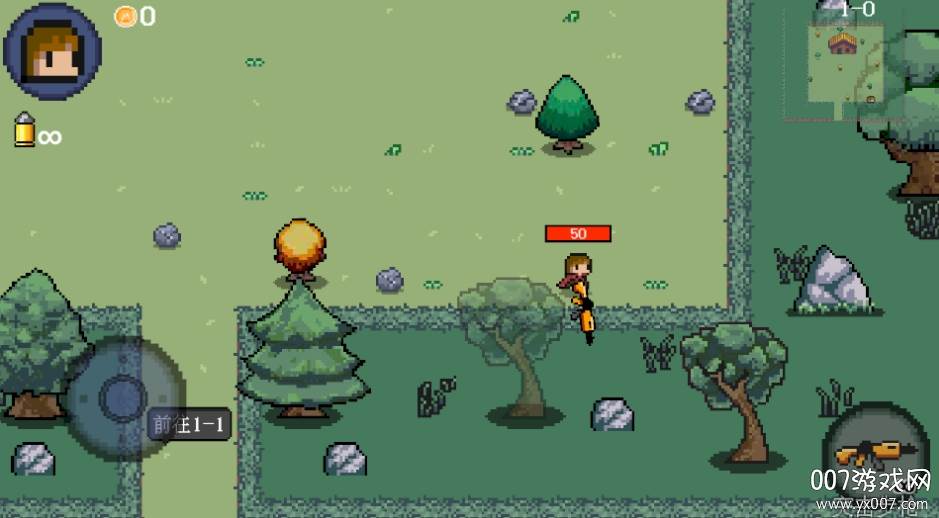Image resolution: width=939 pixels, height=518 pixels.
Task: Tap the player portrait avatar
Action: 53,50
